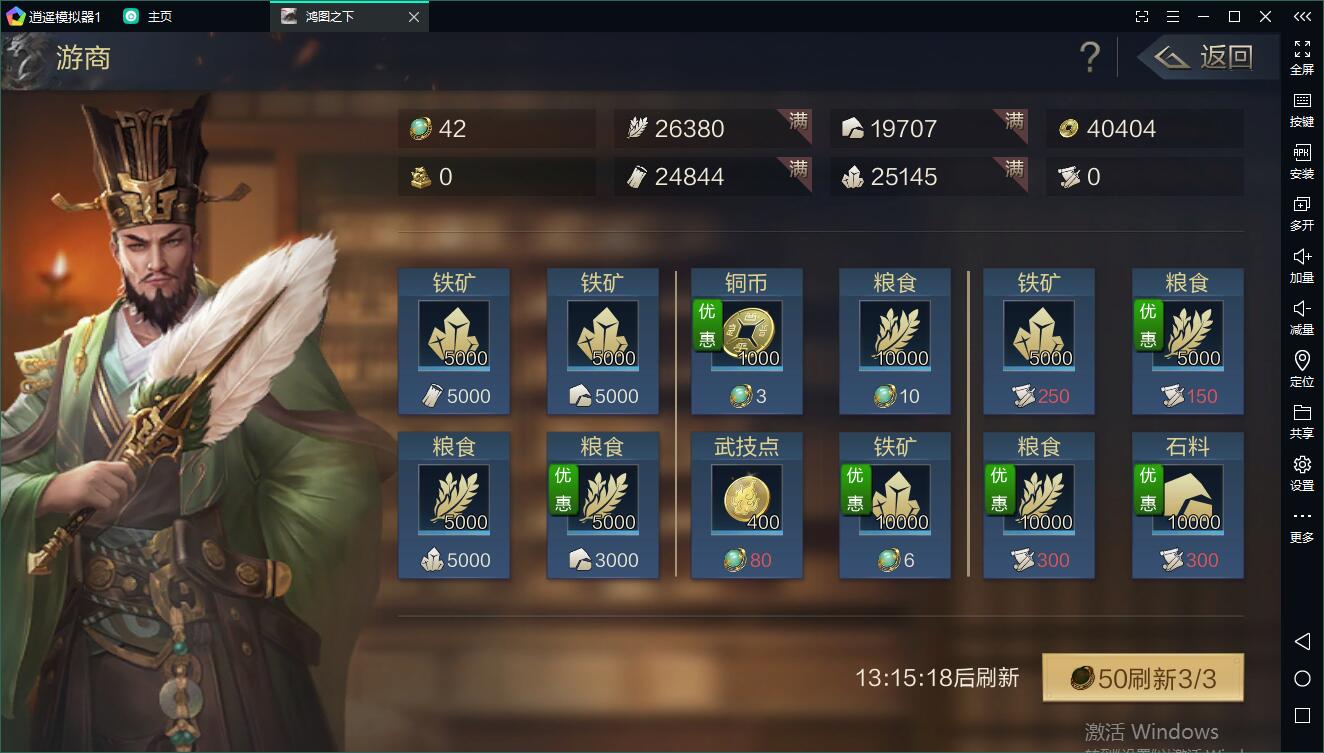Buy the 铜币 1000 offer

click(x=746, y=340)
